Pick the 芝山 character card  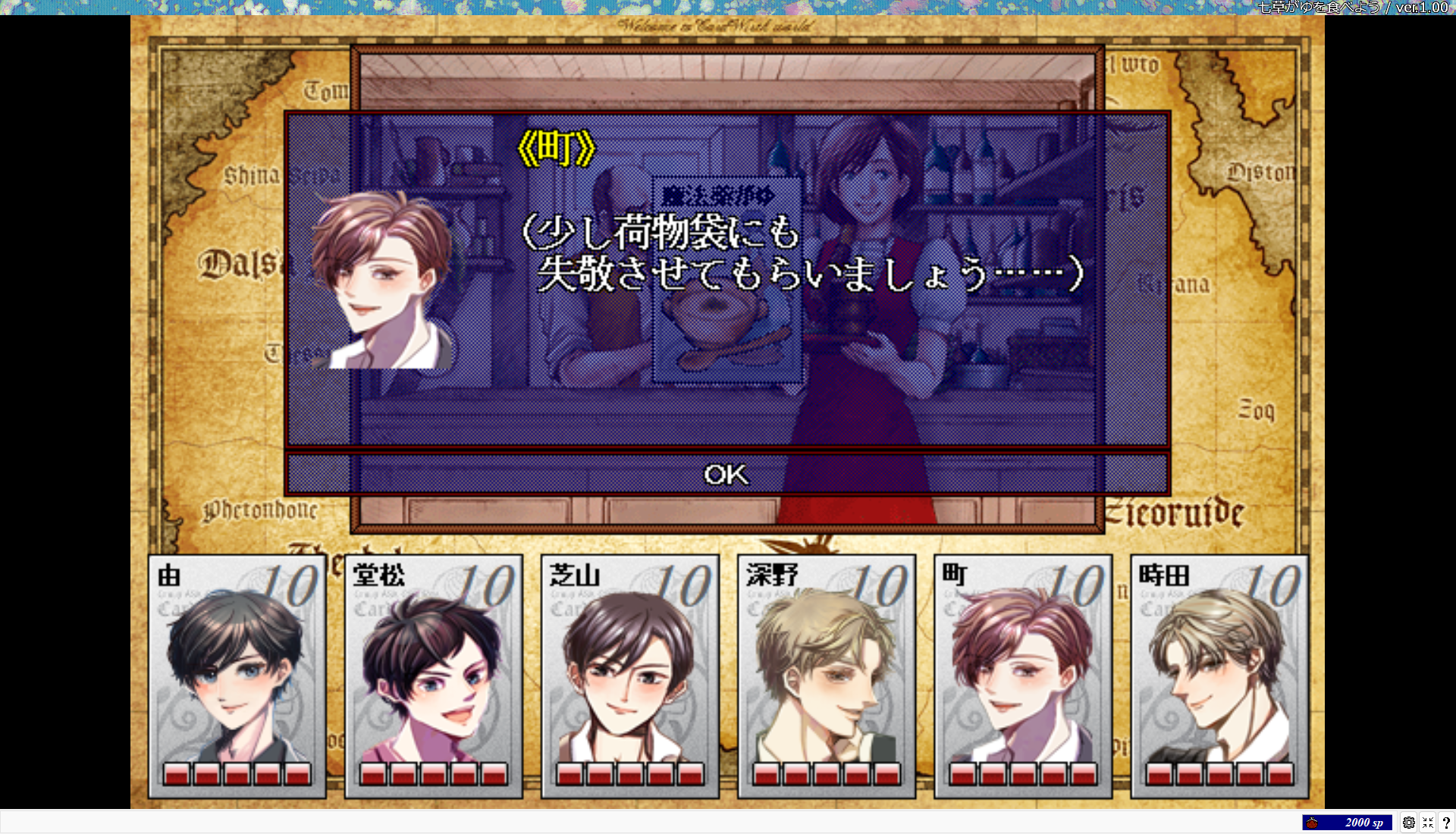tap(630, 676)
